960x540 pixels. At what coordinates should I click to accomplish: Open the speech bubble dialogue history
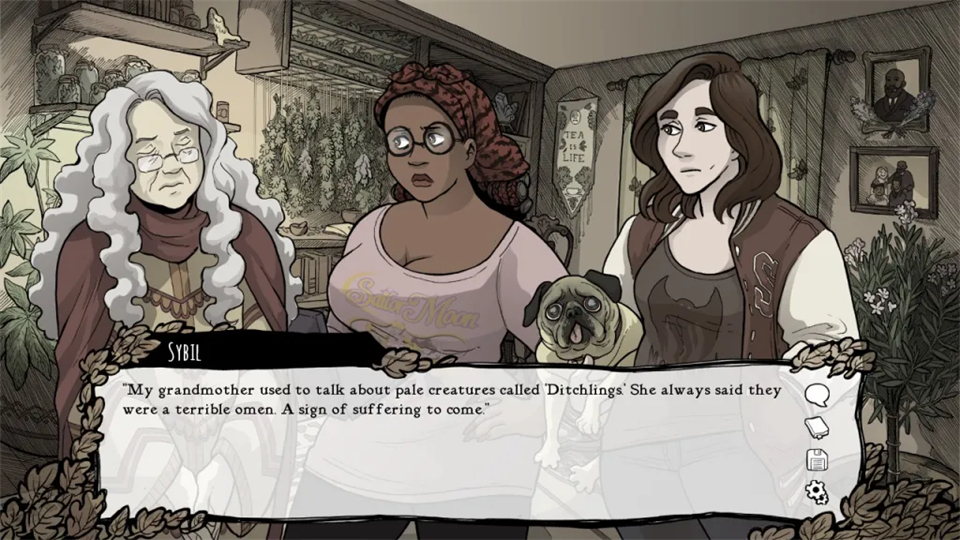point(817,394)
